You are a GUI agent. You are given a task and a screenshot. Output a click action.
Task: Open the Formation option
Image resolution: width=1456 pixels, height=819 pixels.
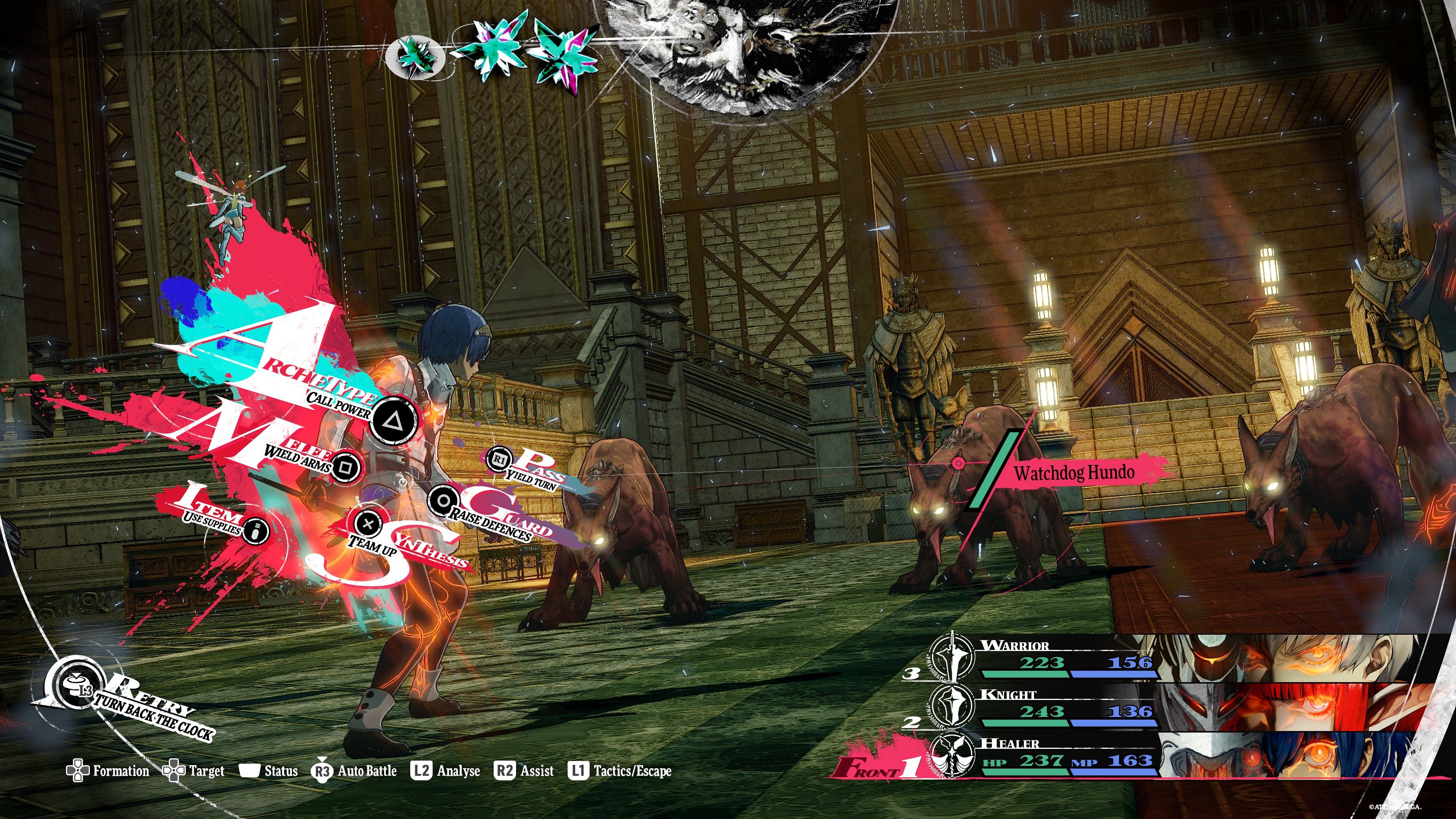[107, 771]
